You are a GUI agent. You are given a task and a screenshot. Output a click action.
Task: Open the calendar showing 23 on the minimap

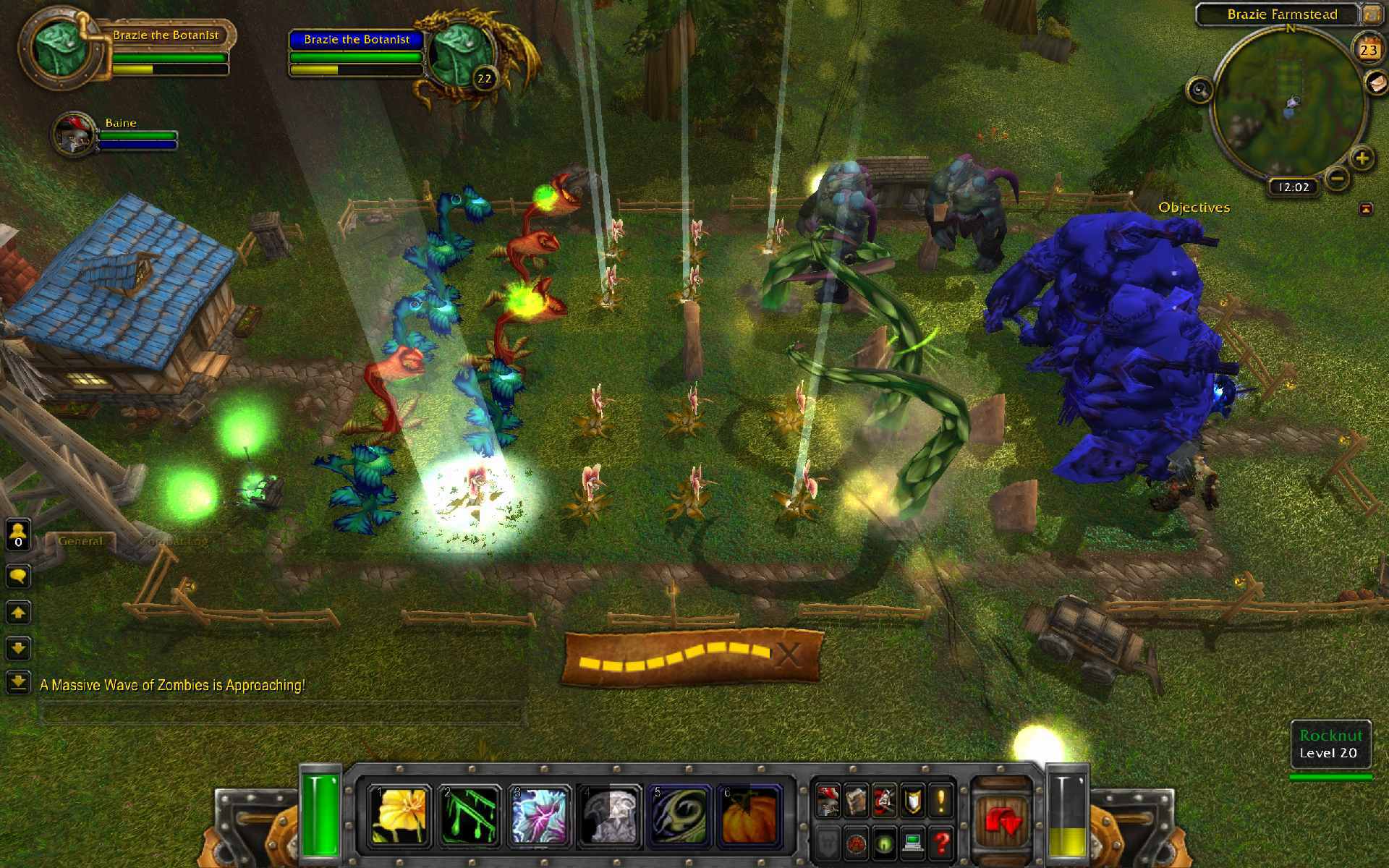(x=1367, y=50)
